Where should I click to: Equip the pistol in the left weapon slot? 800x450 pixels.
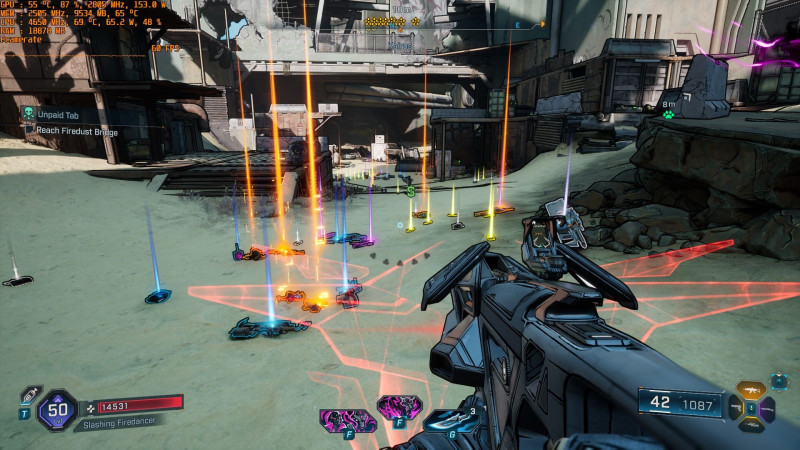(x=734, y=409)
